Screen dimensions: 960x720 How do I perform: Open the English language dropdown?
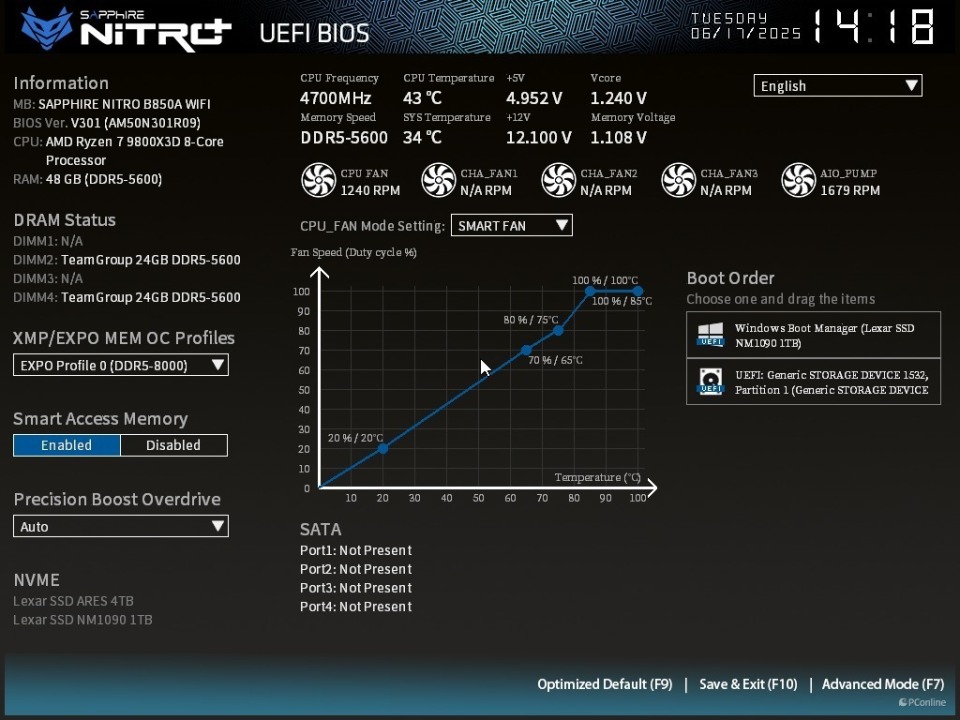[x=837, y=86]
